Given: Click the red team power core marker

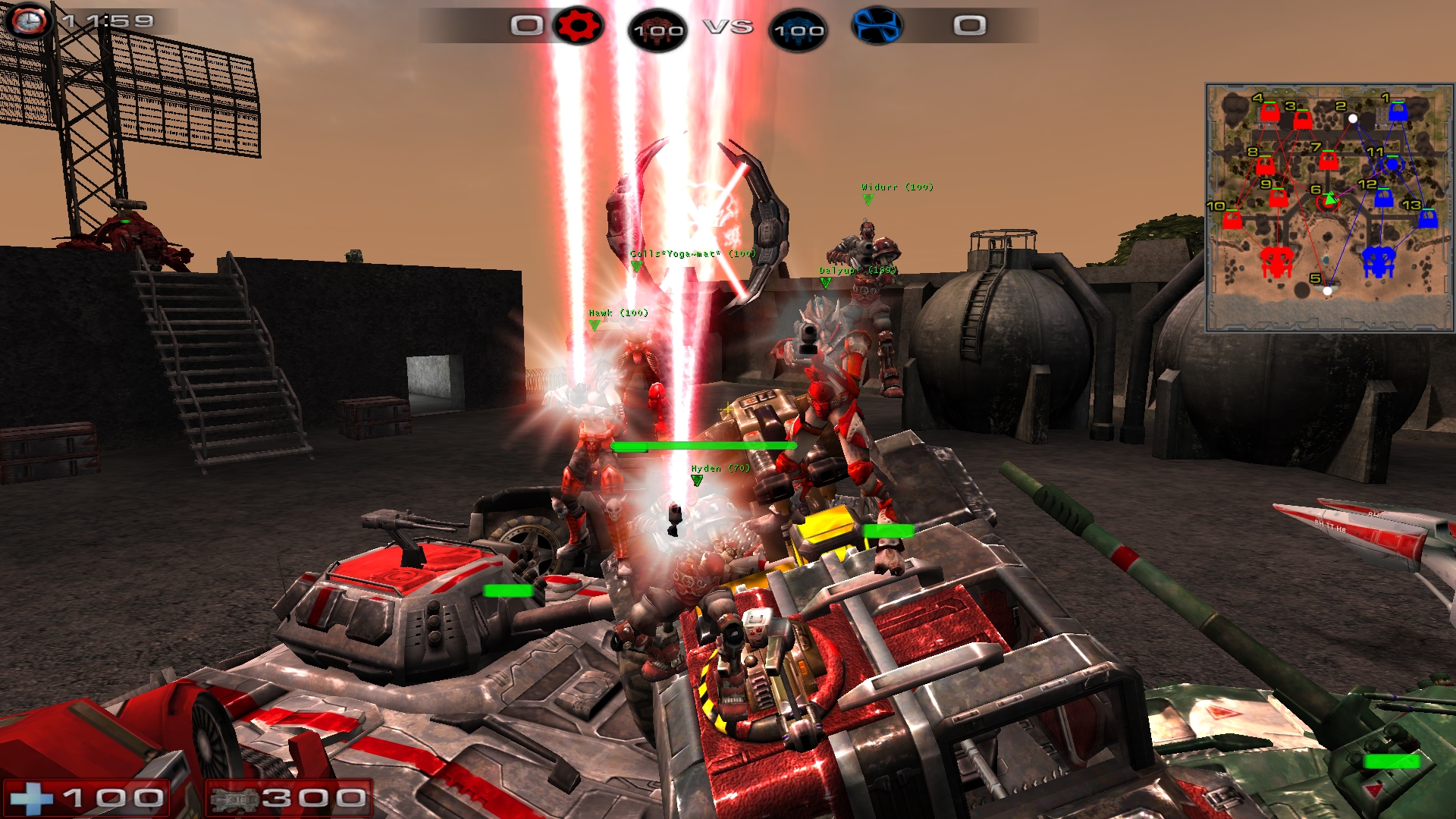Looking at the screenshot, I should click(1276, 262).
